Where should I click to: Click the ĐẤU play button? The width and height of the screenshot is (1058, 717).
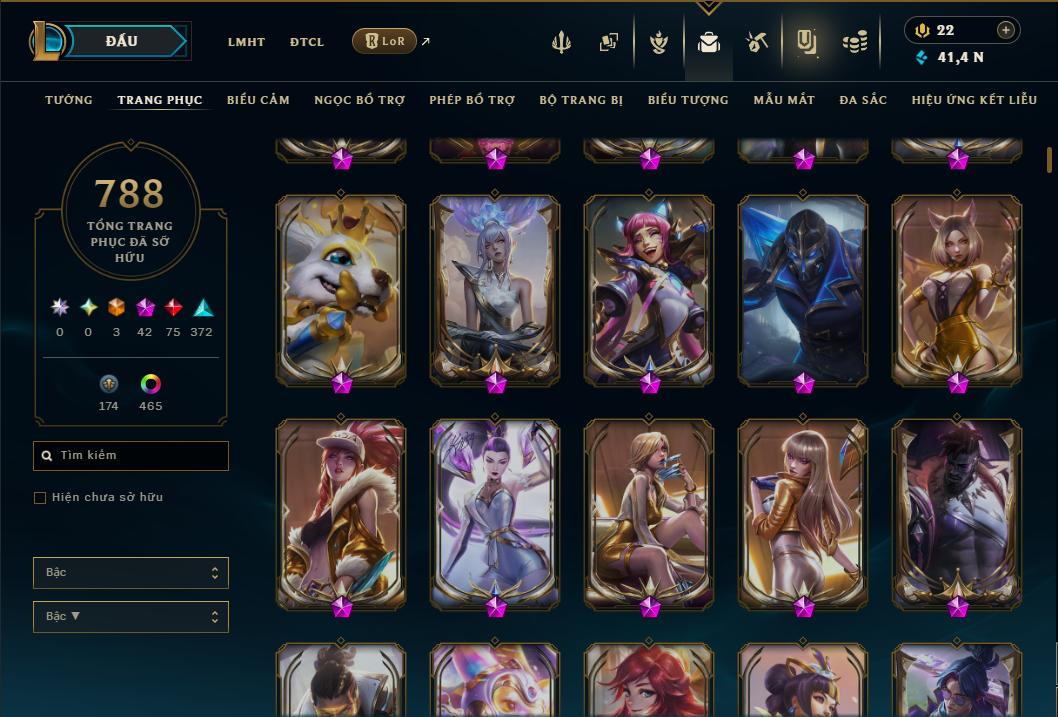point(121,41)
